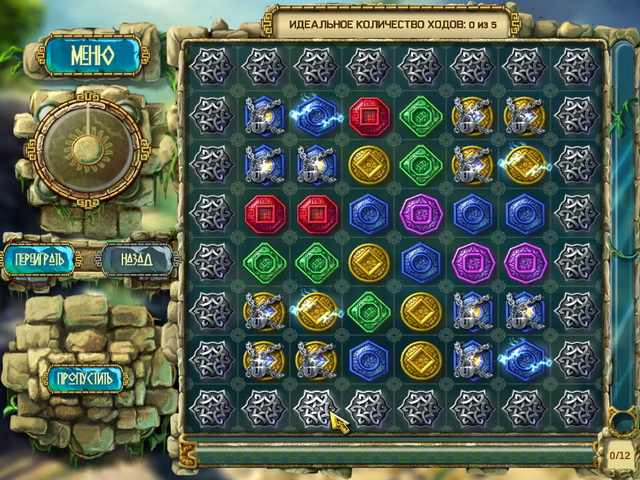Screen dimensions: 640x480
Task: Choose the red tile directly left of a green tile
Action: pos(368,115)
